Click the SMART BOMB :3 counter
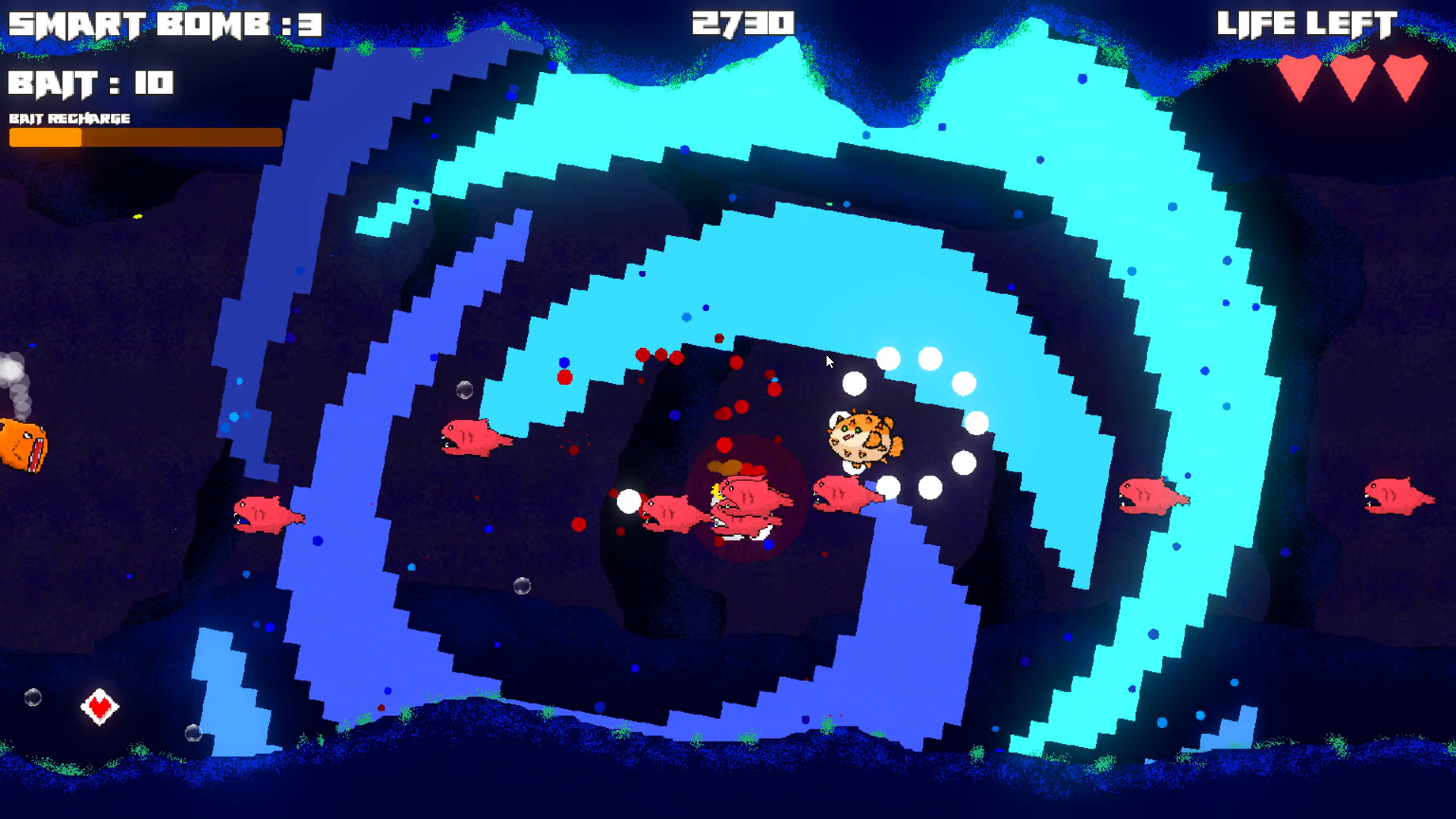Screen dimensions: 1456x819 pyautogui.click(x=163, y=25)
